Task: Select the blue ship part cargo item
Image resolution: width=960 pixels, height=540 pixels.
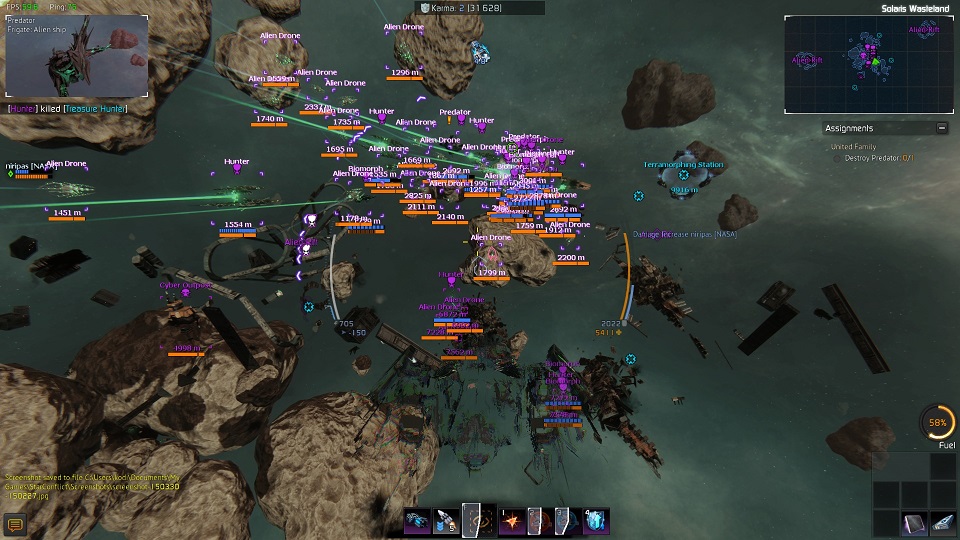Action: tap(943, 522)
